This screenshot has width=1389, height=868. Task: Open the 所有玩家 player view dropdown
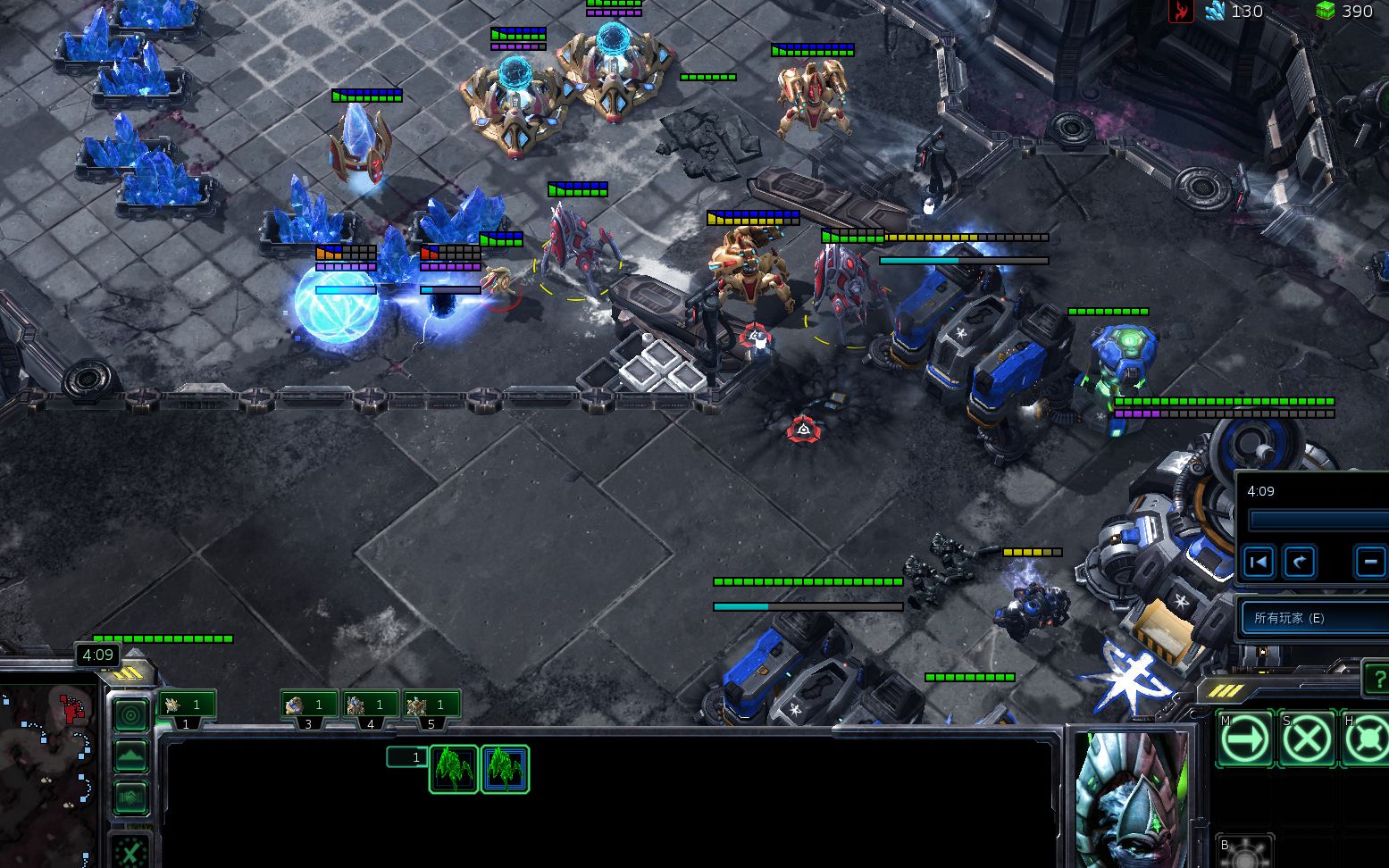tap(1313, 618)
